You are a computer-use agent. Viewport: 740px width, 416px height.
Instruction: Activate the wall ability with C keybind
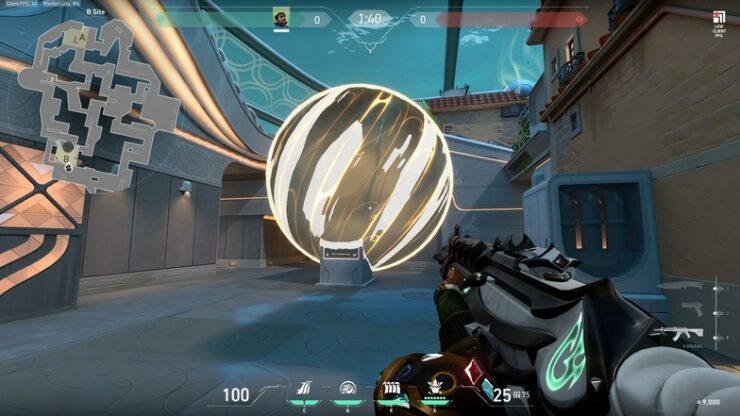coord(304,388)
